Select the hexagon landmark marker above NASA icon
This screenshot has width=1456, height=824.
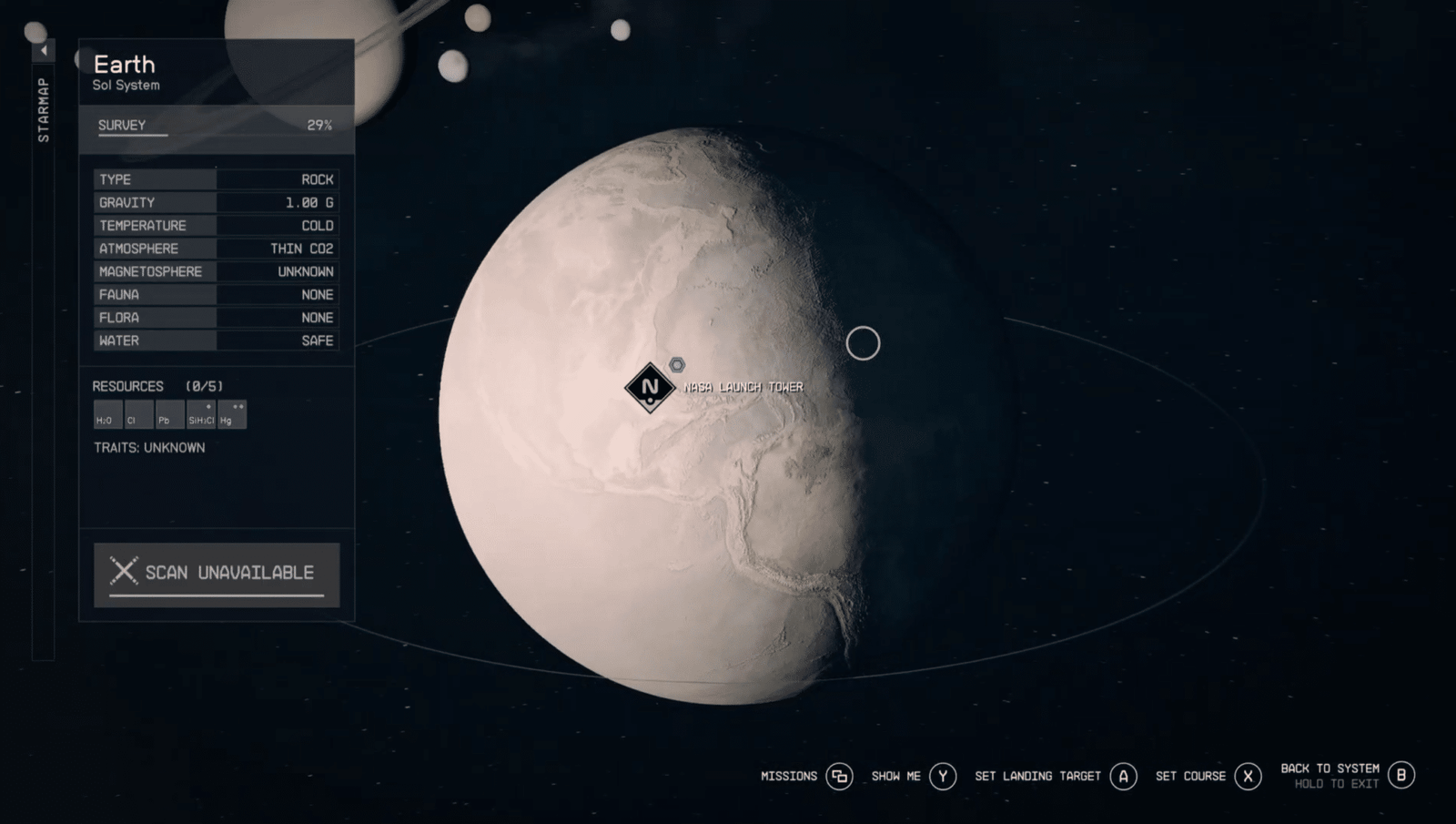pos(677,363)
